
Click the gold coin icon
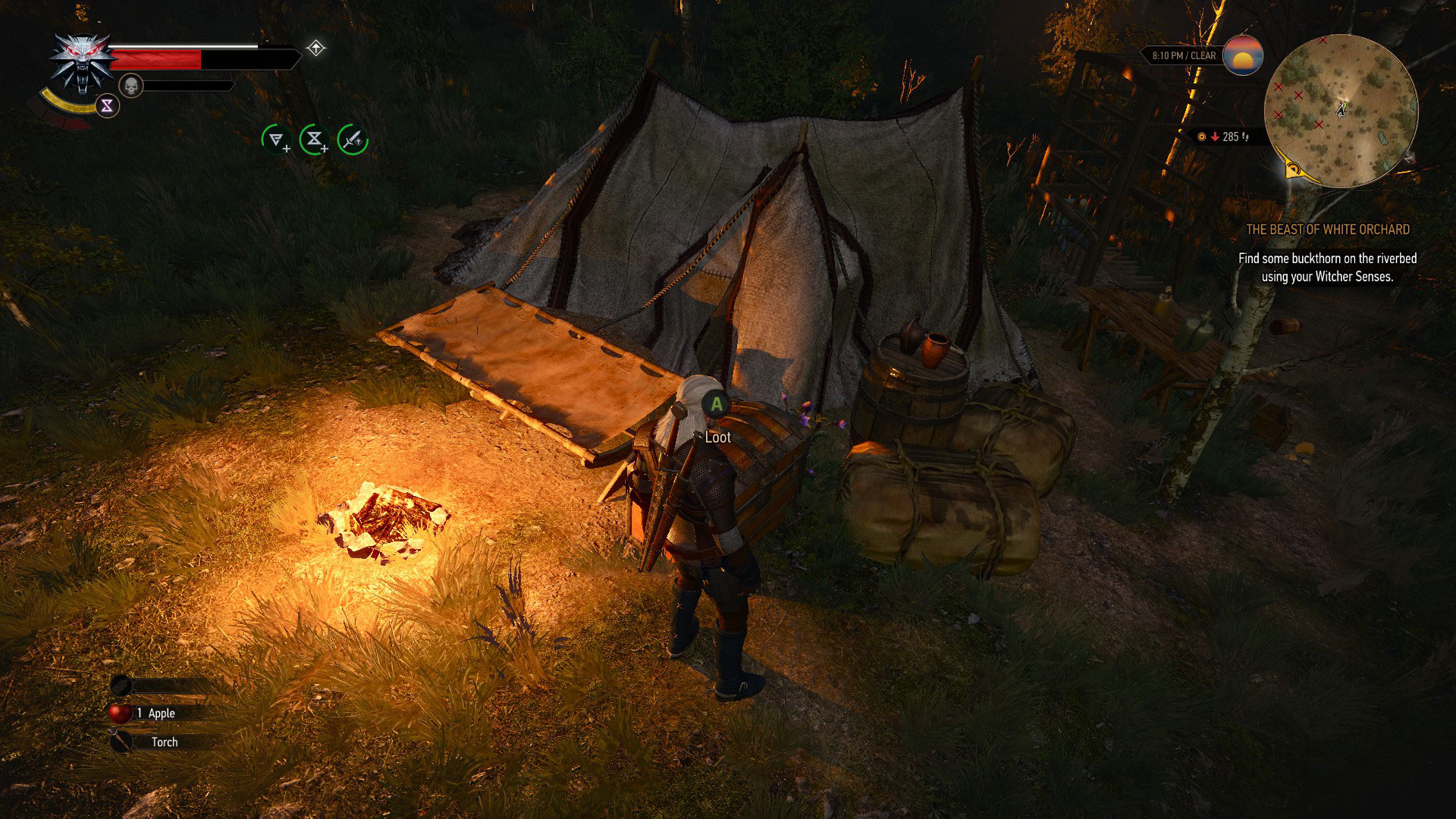click(x=1202, y=136)
